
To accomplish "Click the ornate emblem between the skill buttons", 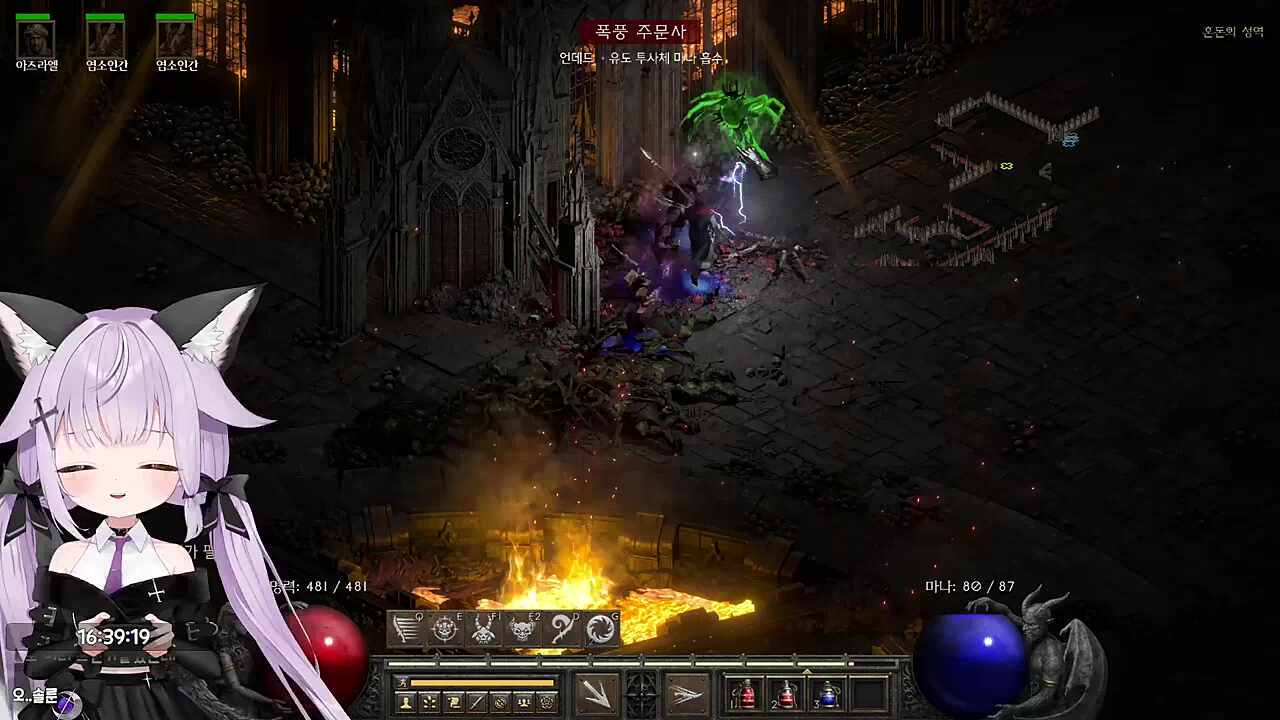I will coord(641,694).
